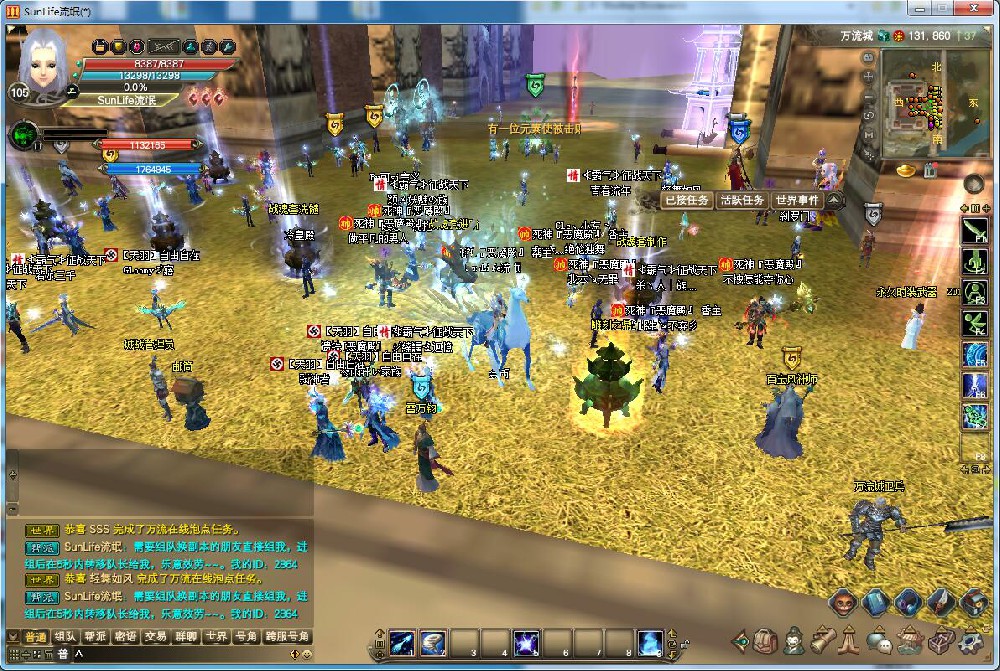
Task: Open the quest scroll icon
Action: click(x=824, y=640)
